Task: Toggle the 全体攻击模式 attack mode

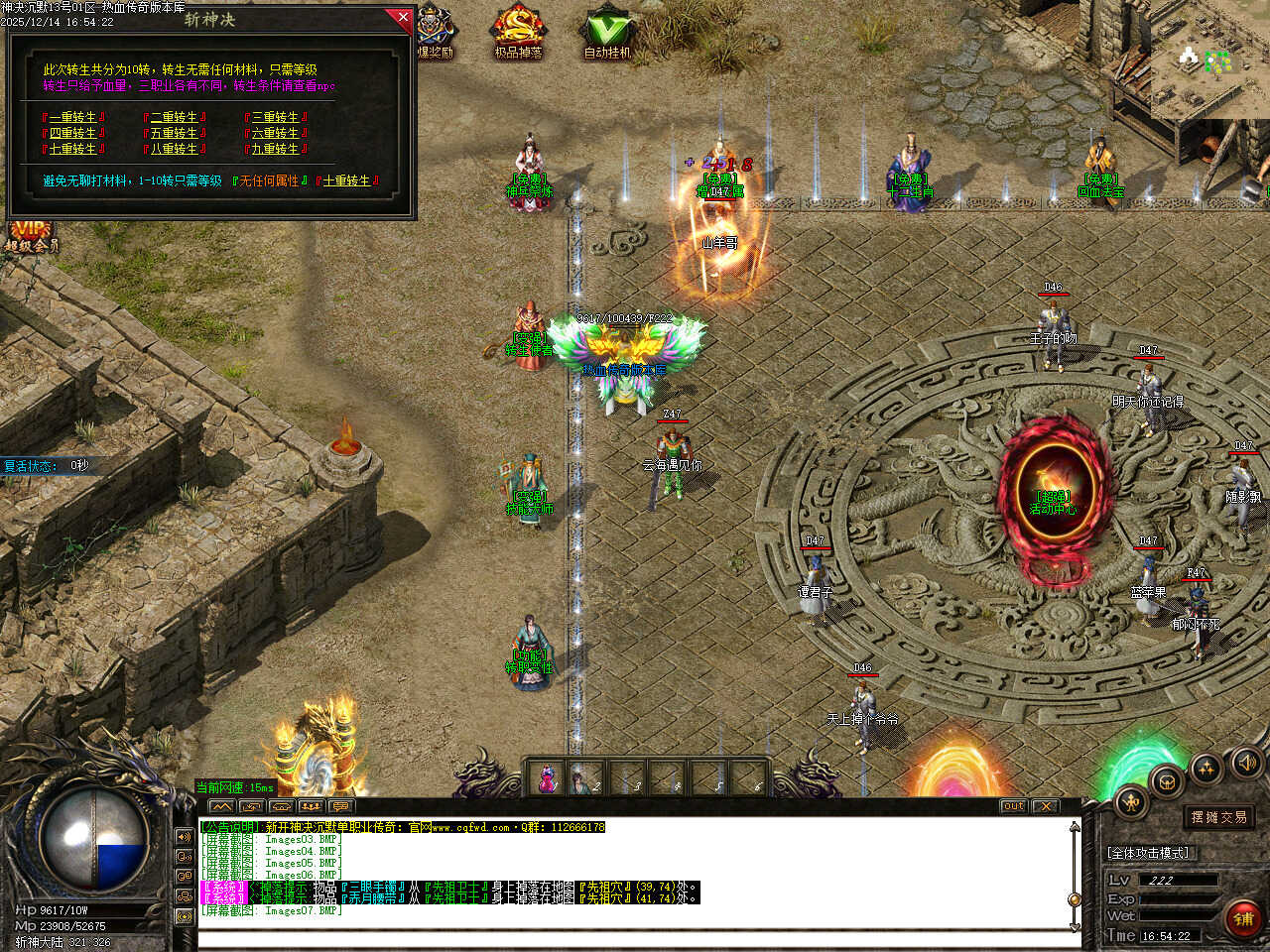Action: [x=1148, y=852]
